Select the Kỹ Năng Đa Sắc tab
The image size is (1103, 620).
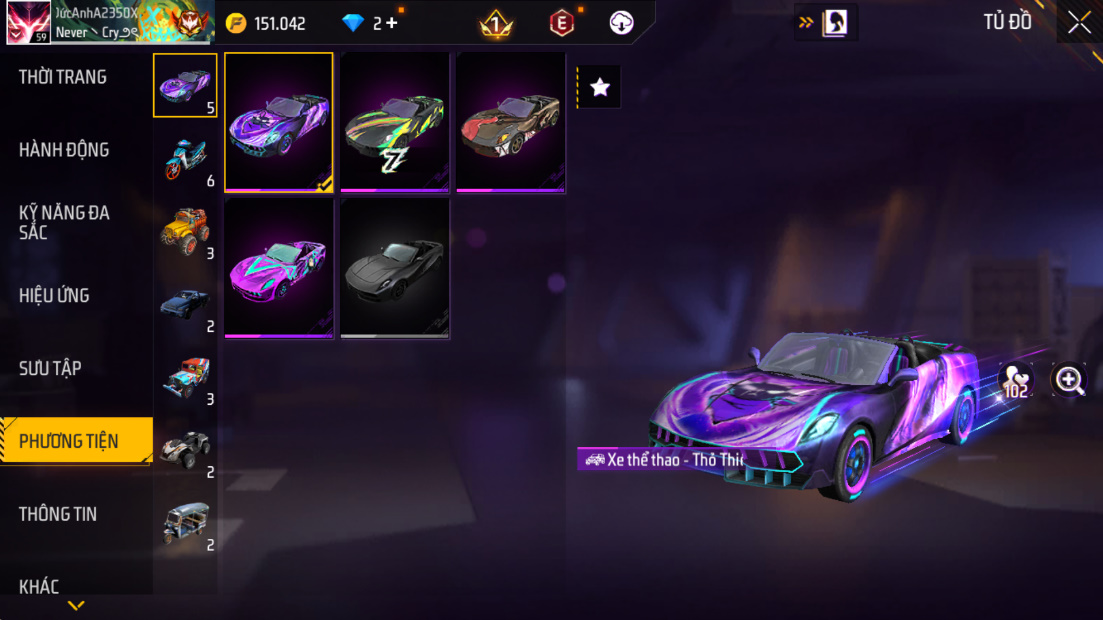pos(64,222)
